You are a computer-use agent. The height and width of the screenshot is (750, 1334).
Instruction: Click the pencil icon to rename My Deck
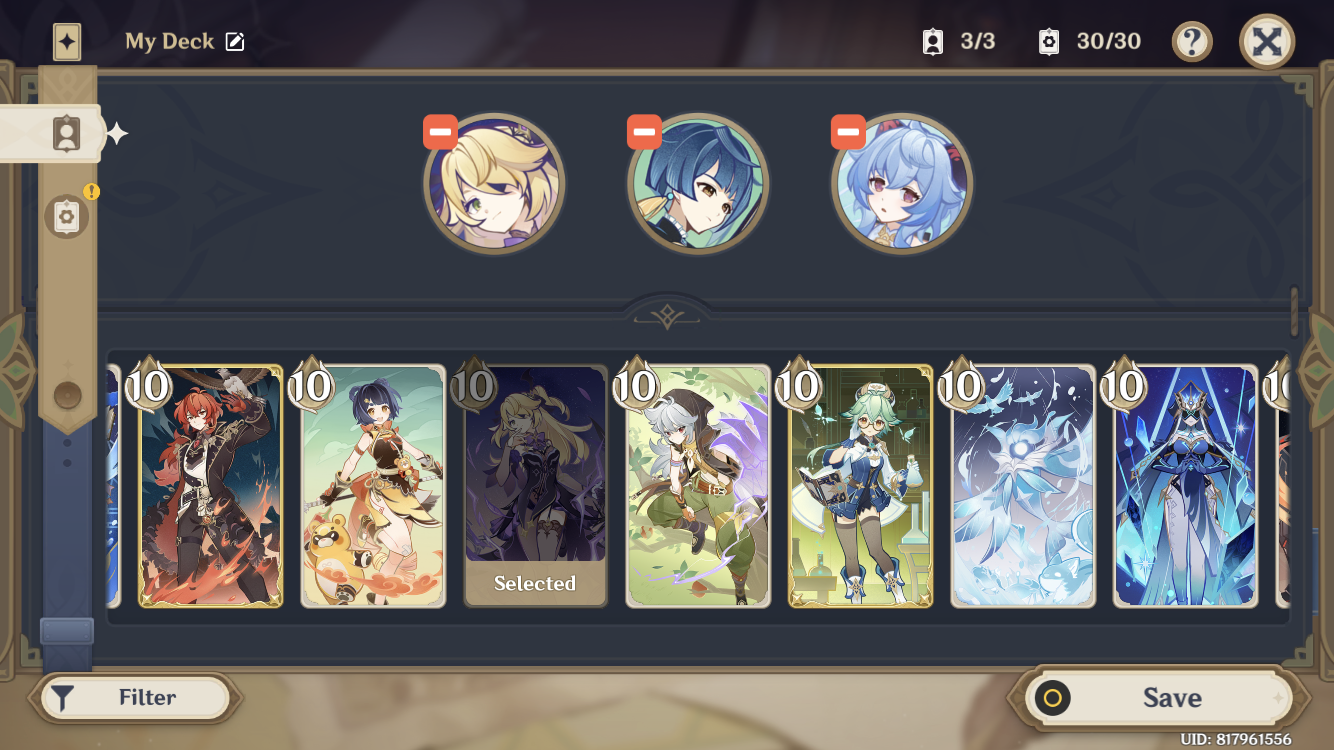point(236,41)
